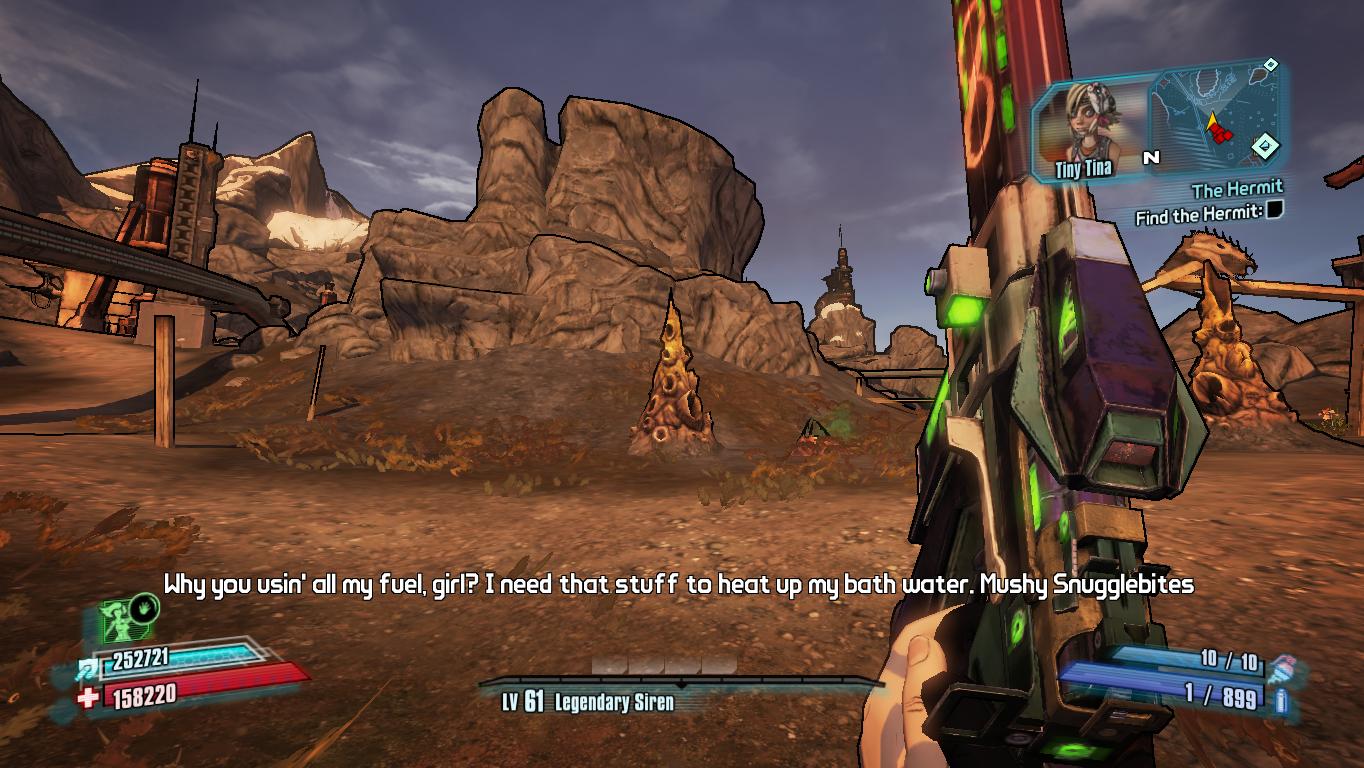Activate the green Phaselock action skill icon
Image resolution: width=1364 pixels, height=768 pixels.
point(128,617)
